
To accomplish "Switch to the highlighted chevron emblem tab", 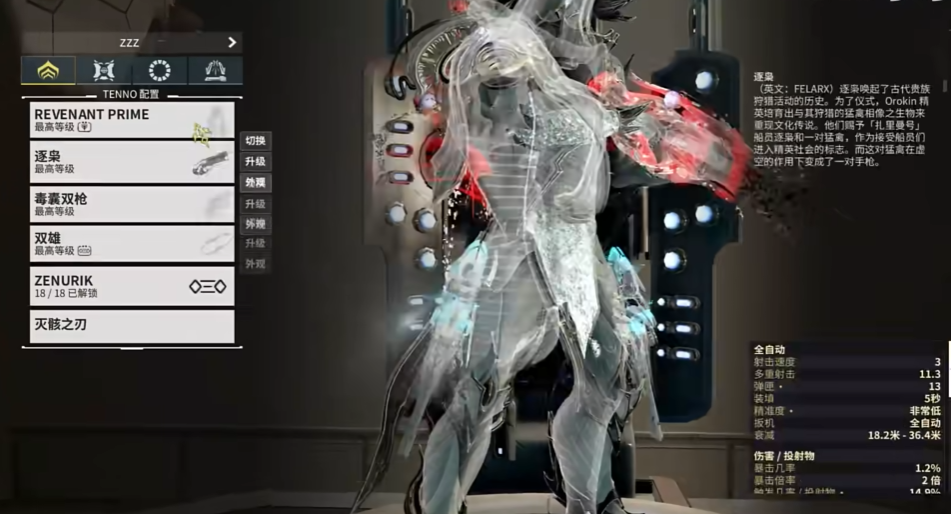I will pyautogui.click(x=48, y=70).
